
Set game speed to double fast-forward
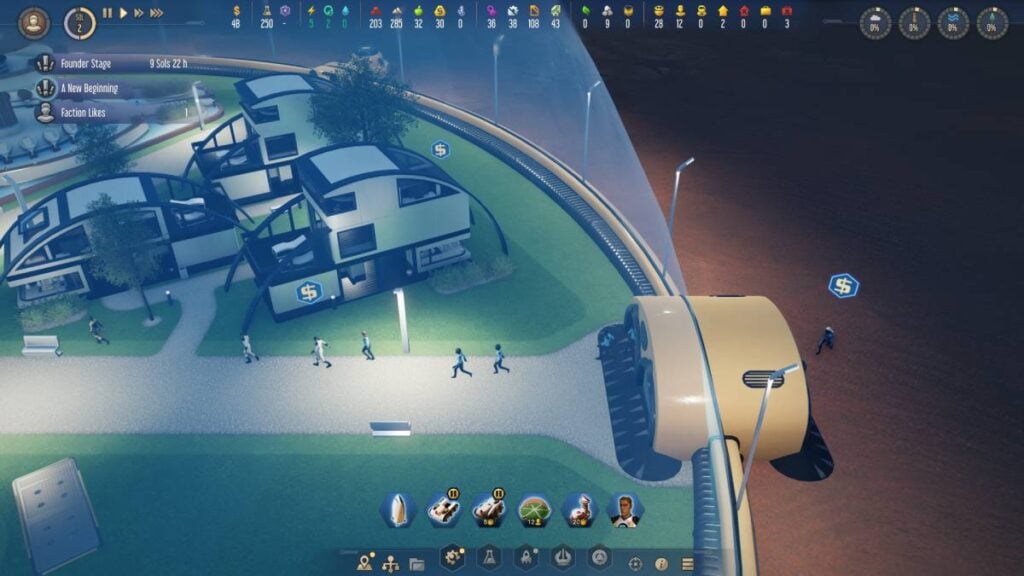[139, 13]
